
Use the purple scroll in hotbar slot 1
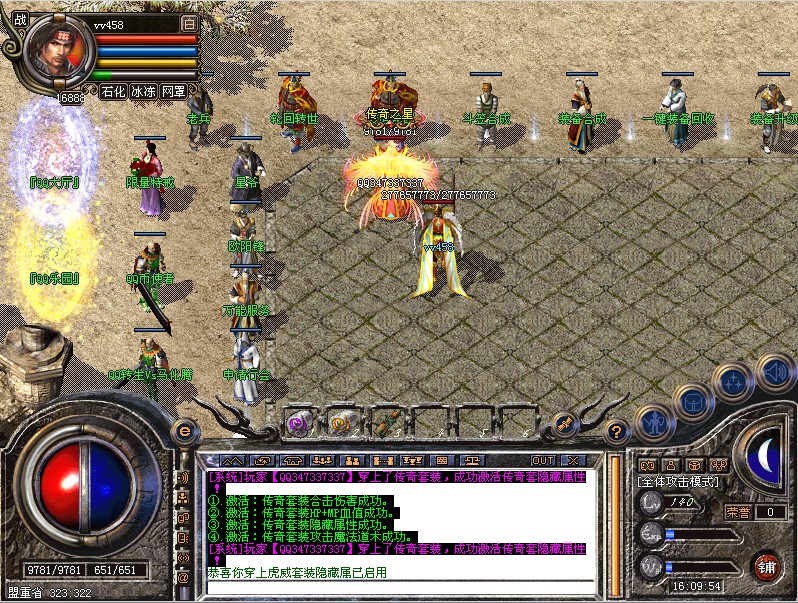pos(298,422)
